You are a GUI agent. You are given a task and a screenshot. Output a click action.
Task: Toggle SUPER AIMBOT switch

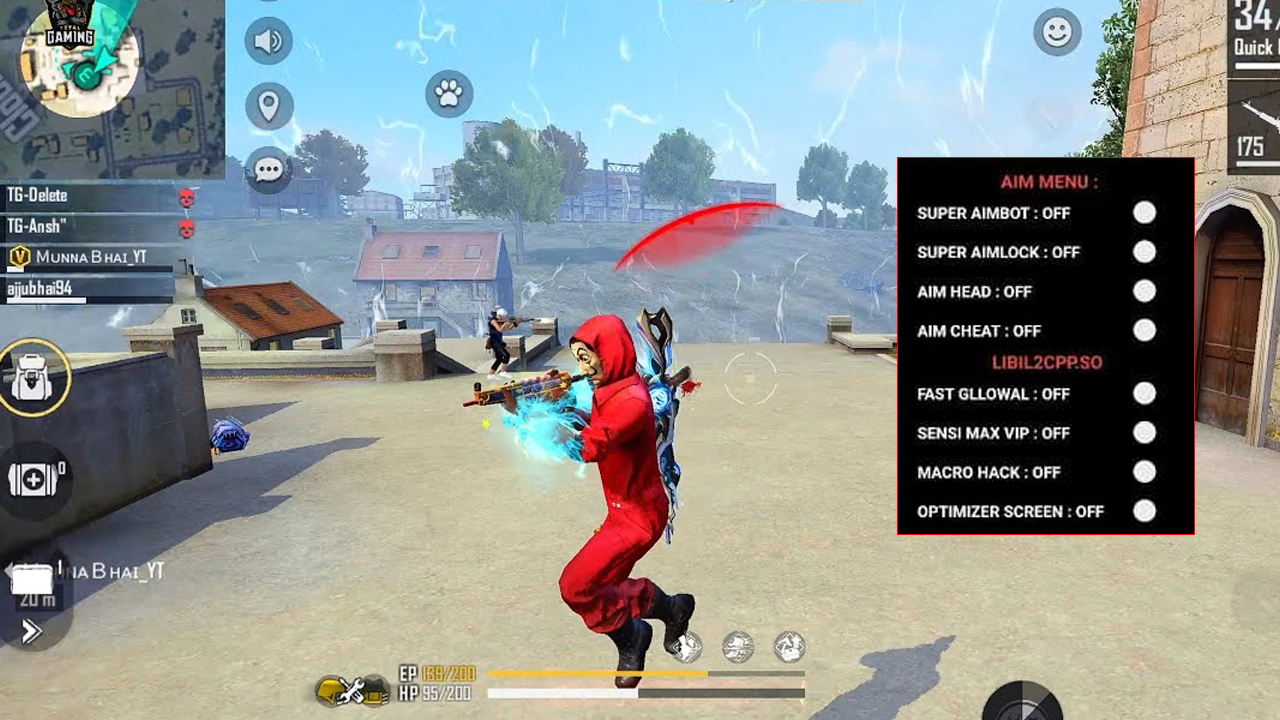click(x=1144, y=213)
